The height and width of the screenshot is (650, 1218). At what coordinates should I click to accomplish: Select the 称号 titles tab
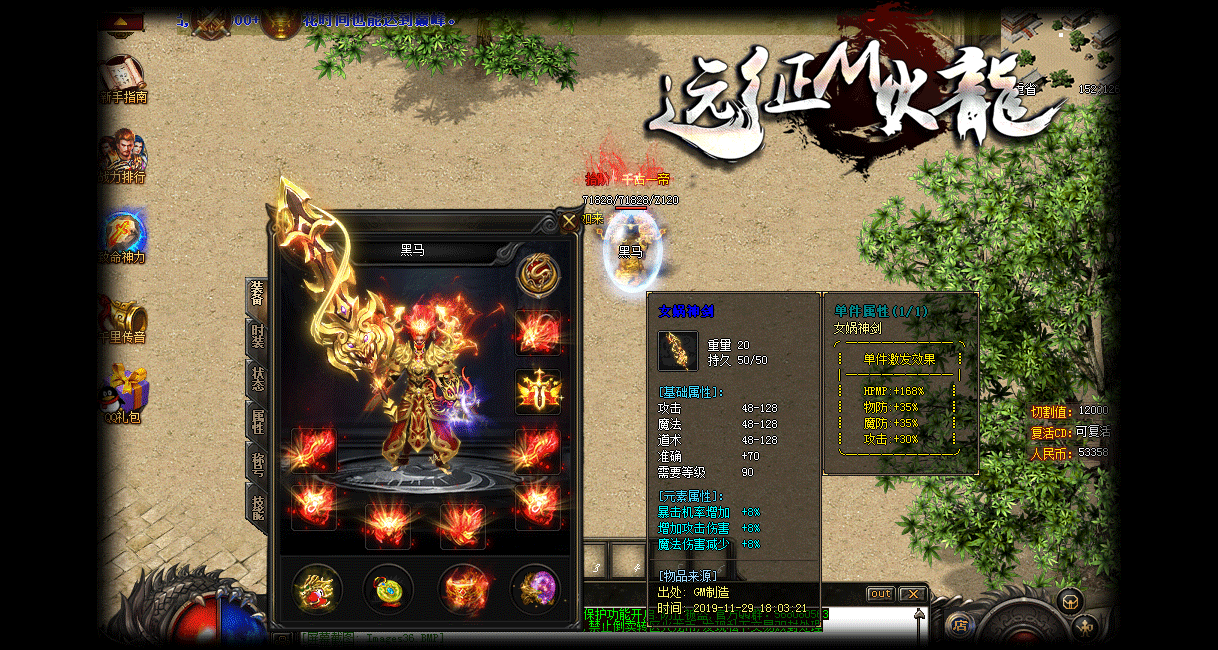(x=258, y=464)
